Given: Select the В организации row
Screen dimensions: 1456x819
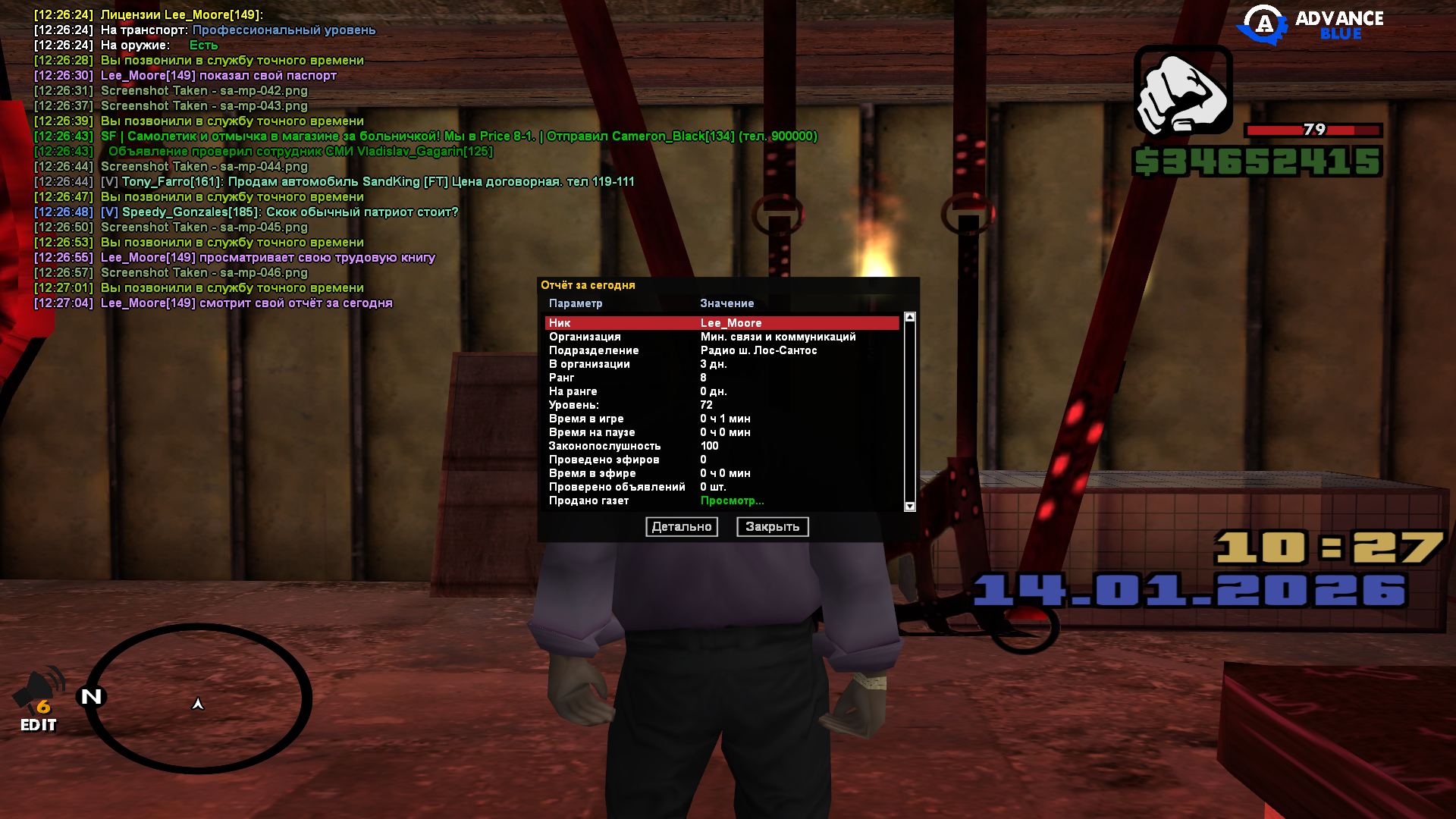Looking at the screenshot, I should [720, 364].
